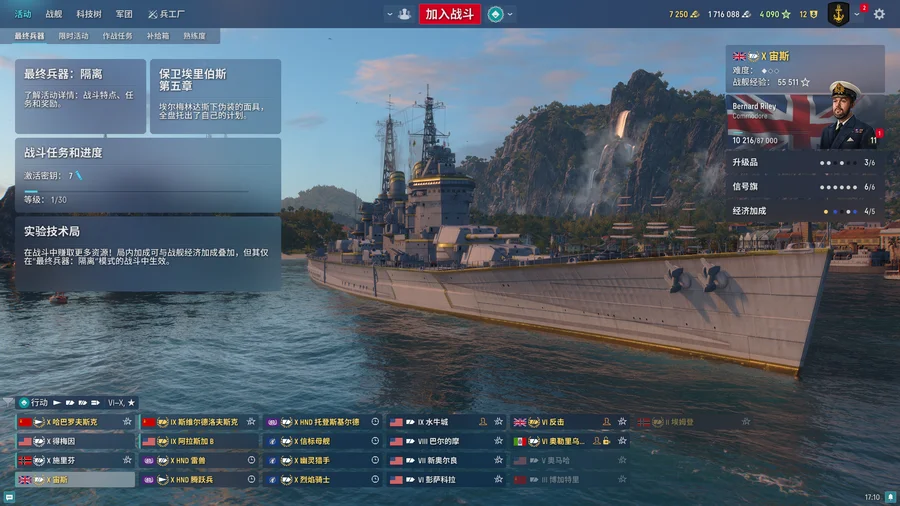Screen dimensions: 900x506
Task: Open the 最终兵器：隔离 event details panel
Action: point(80,96)
